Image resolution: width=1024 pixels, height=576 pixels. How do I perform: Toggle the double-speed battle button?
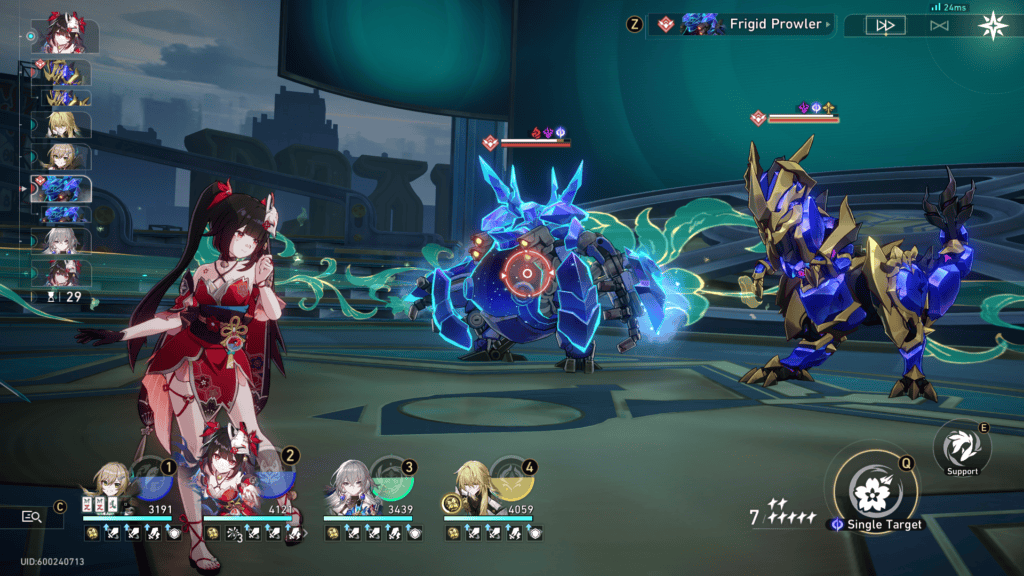tap(884, 25)
